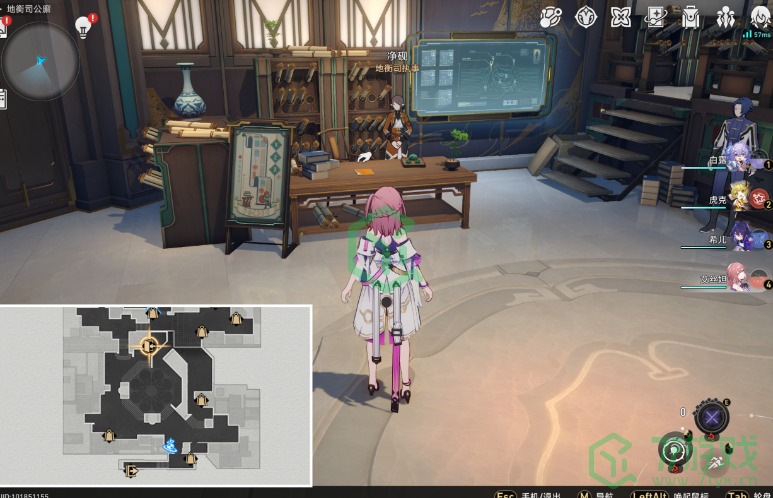The height and width of the screenshot is (498, 773).
Task: Select the highlighted orange marker on map overlay
Action: (x=149, y=346)
